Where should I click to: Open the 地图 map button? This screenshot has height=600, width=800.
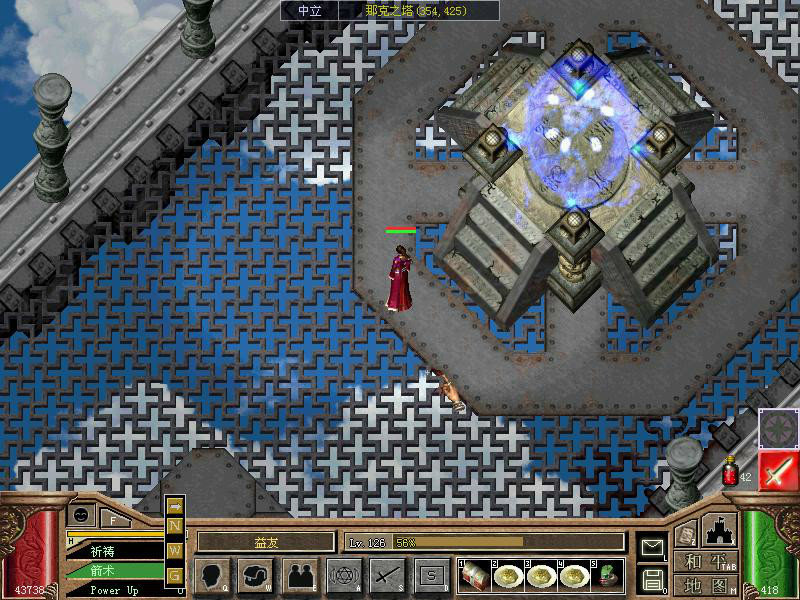(x=706, y=585)
